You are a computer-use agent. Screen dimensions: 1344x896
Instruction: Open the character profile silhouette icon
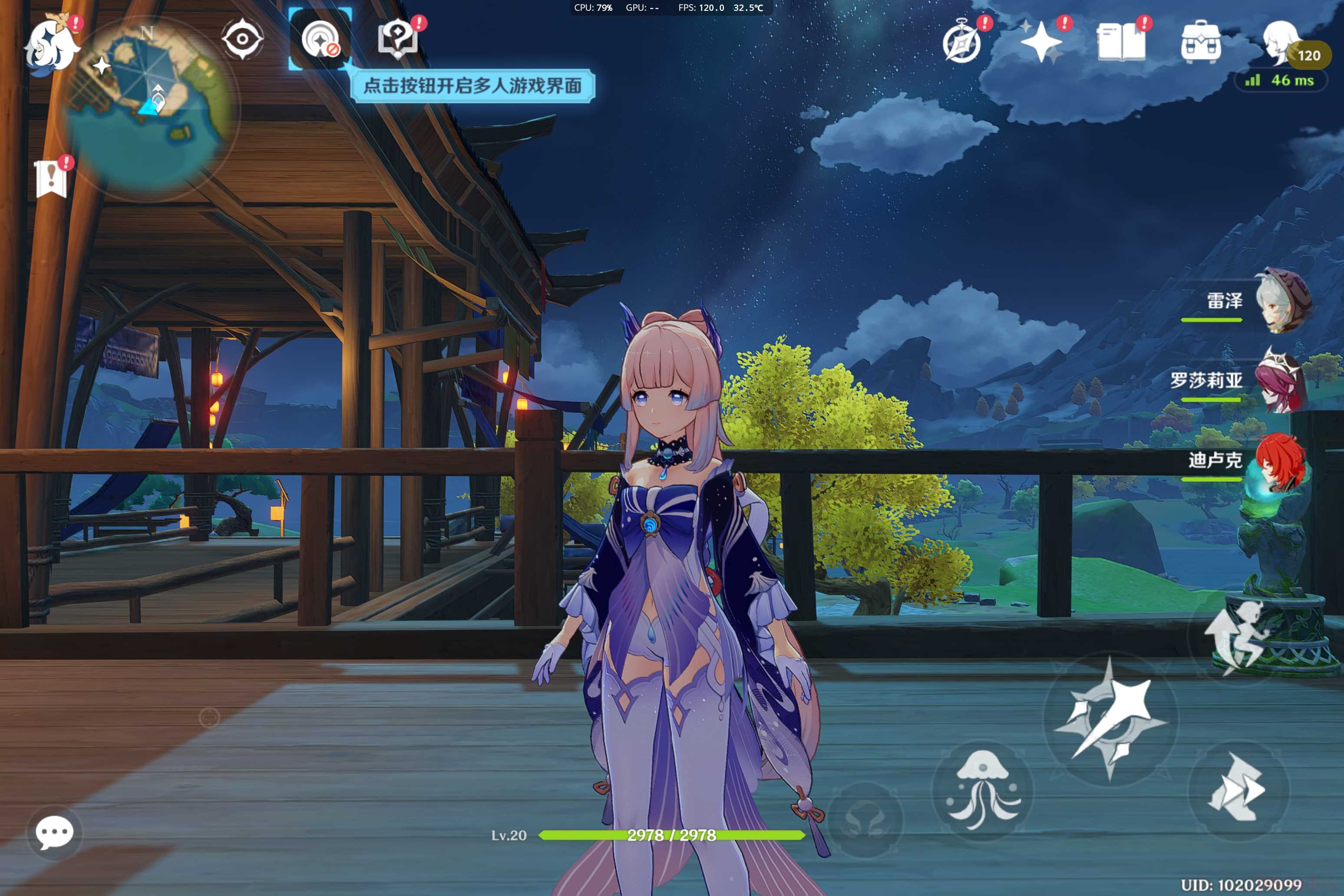(1280, 41)
